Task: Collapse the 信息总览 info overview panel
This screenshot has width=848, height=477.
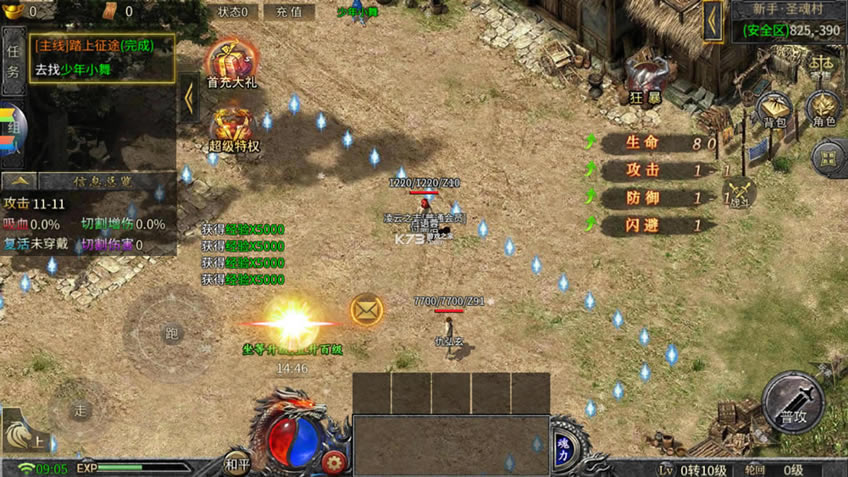Action: coord(22,181)
